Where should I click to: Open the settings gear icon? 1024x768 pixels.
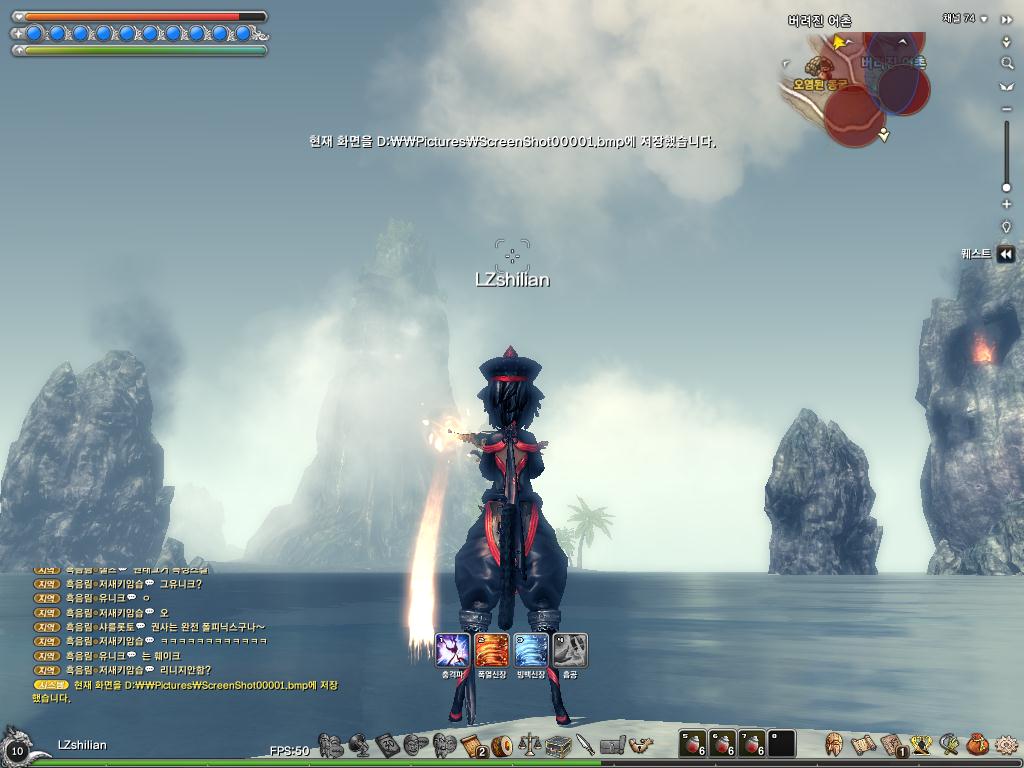pyautogui.click(x=1006, y=744)
